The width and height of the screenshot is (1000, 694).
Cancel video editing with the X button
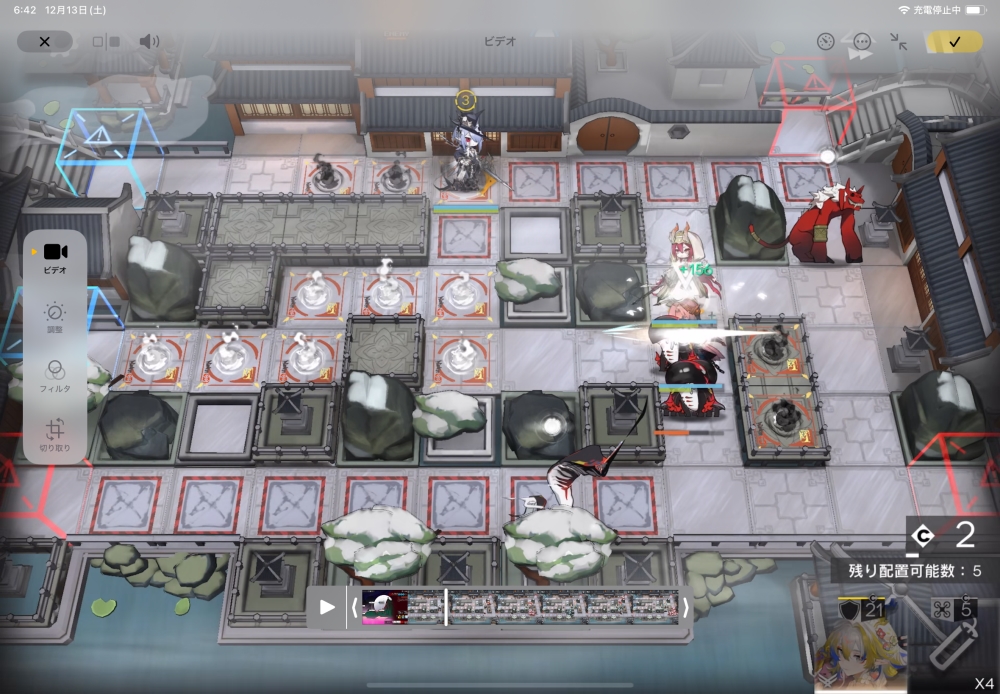44,42
